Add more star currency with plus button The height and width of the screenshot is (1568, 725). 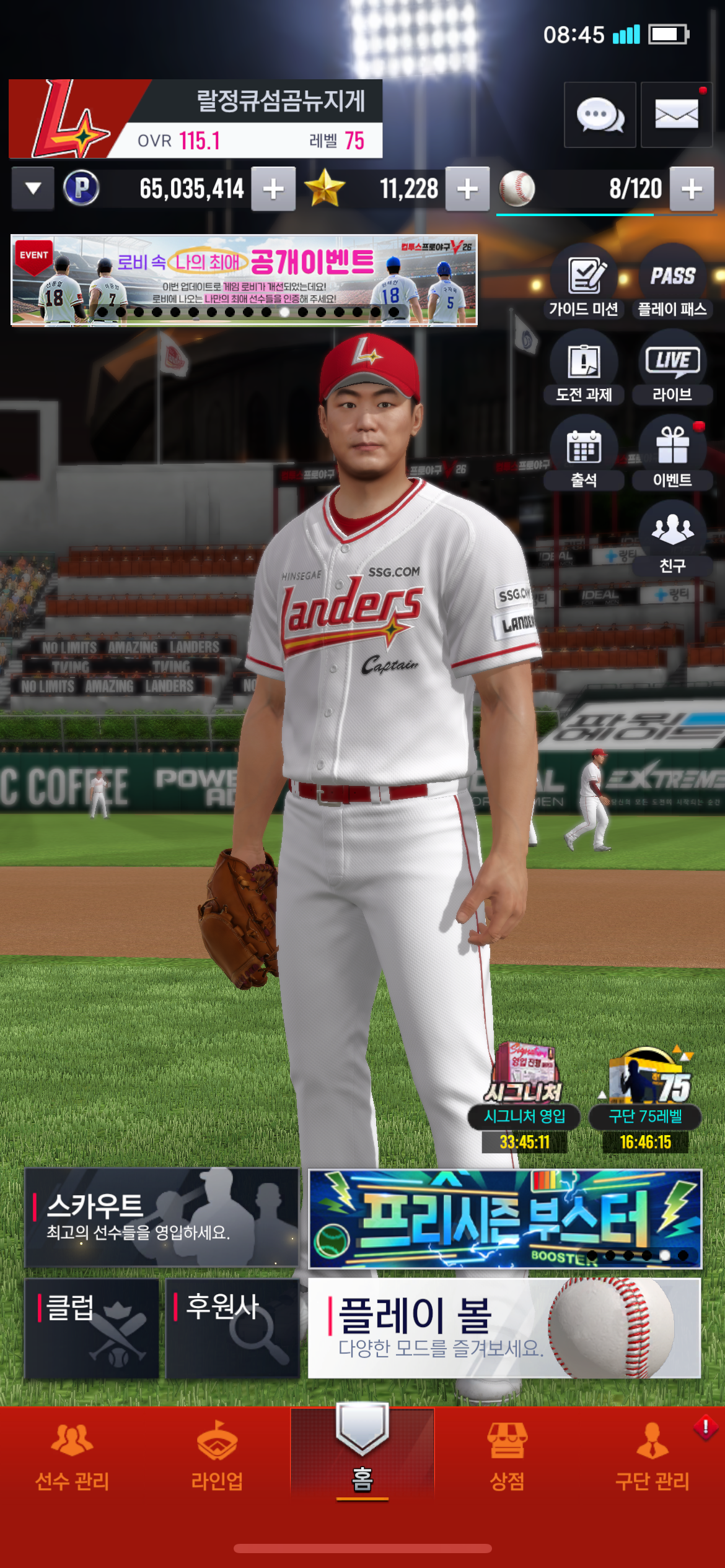click(x=467, y=189)
